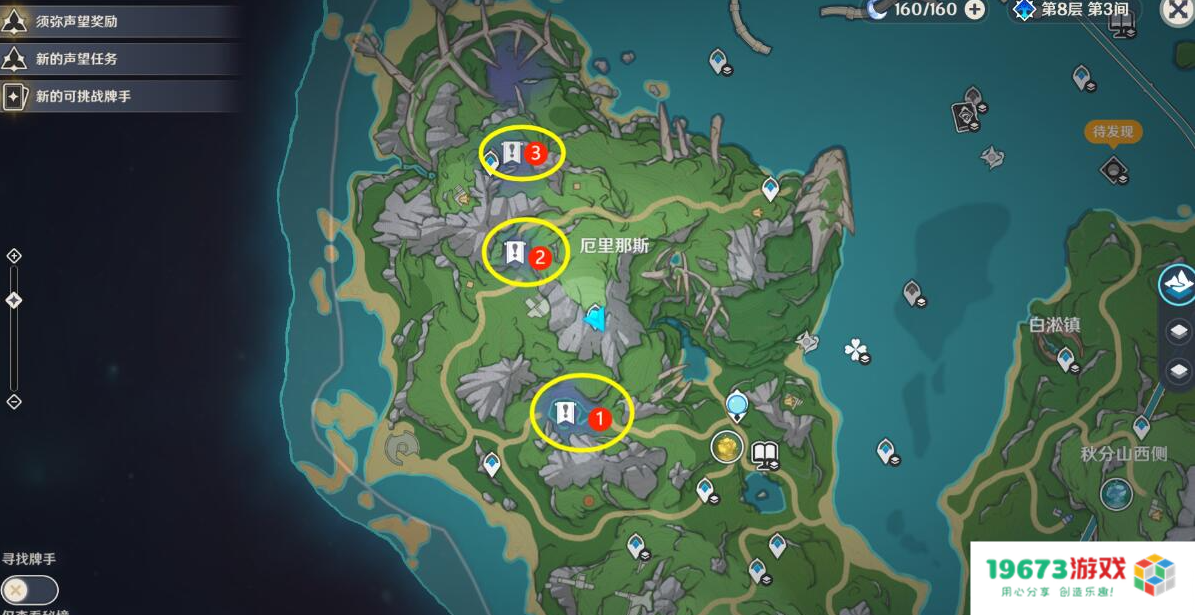This screenshot has width=1195, height=615.
Task: Select the four-leaf clover map marker
Action: coord(855,349)
